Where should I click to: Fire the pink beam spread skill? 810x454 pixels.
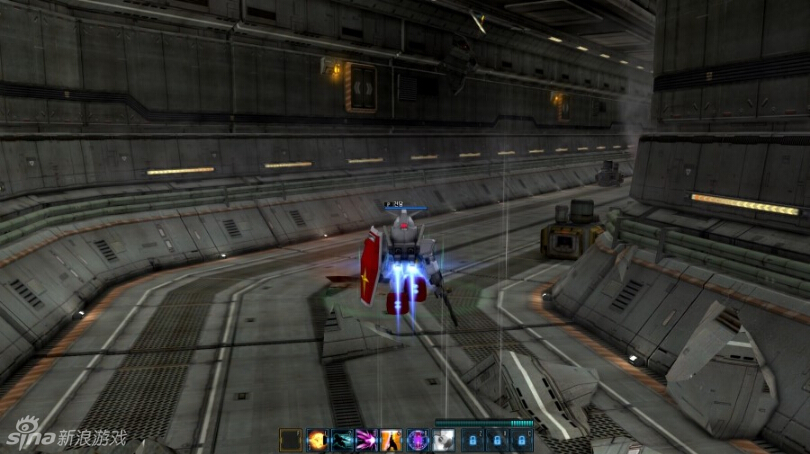367,439
